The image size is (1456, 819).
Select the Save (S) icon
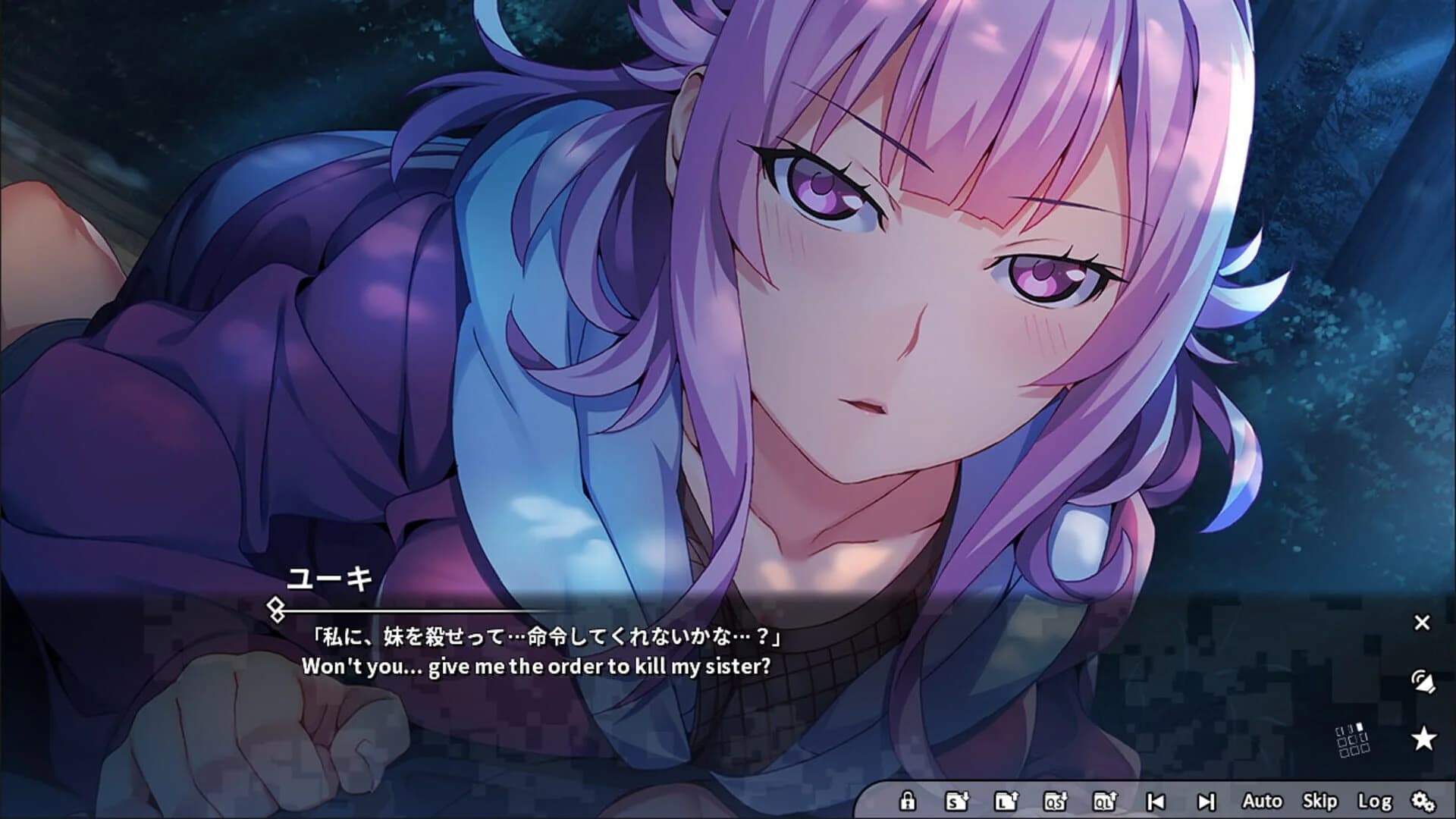click(957, 800)
